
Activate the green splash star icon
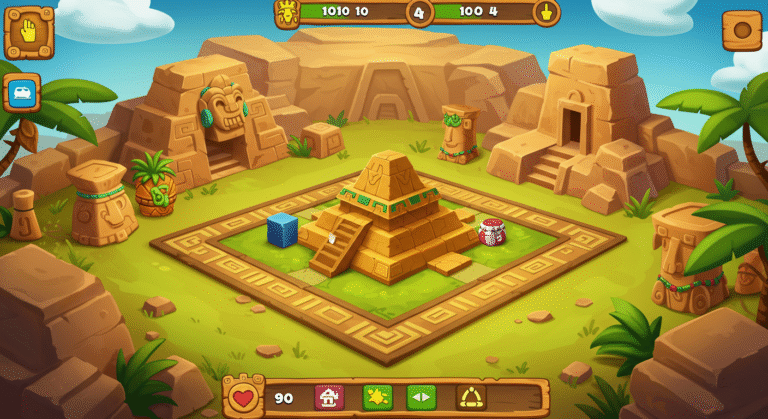[377, 397]
